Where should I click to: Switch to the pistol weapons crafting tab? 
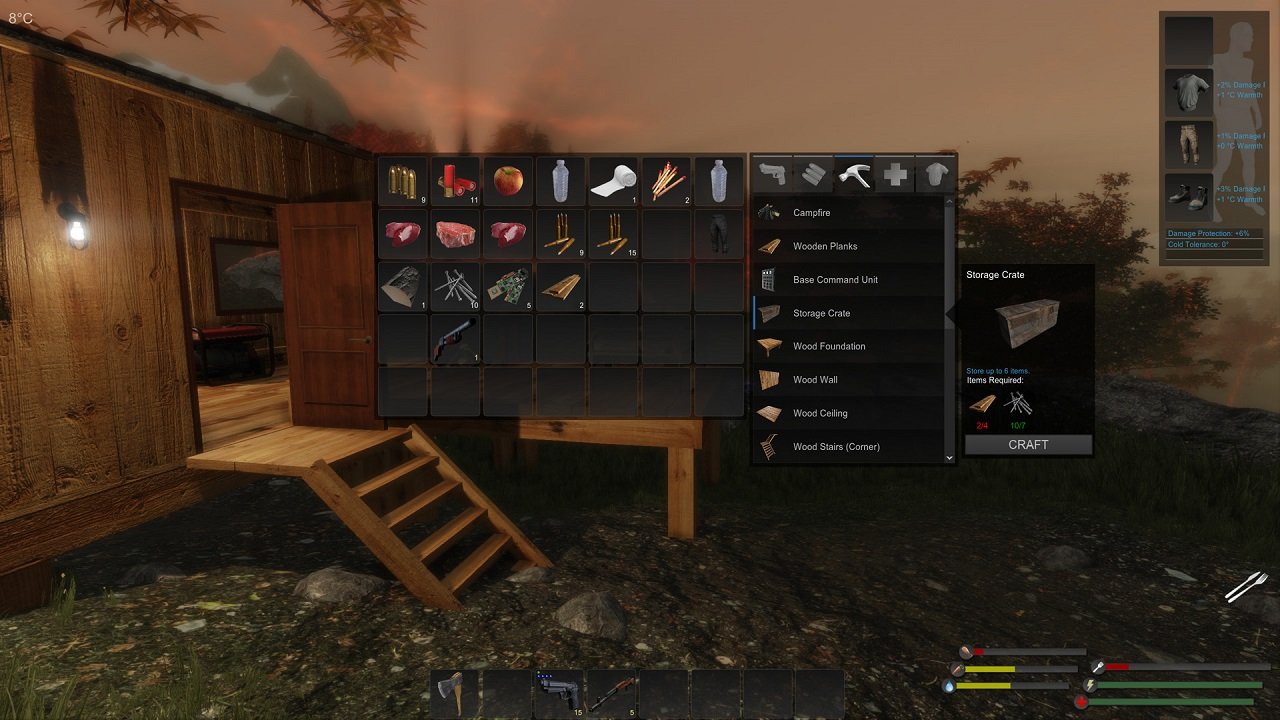point(770,174)
